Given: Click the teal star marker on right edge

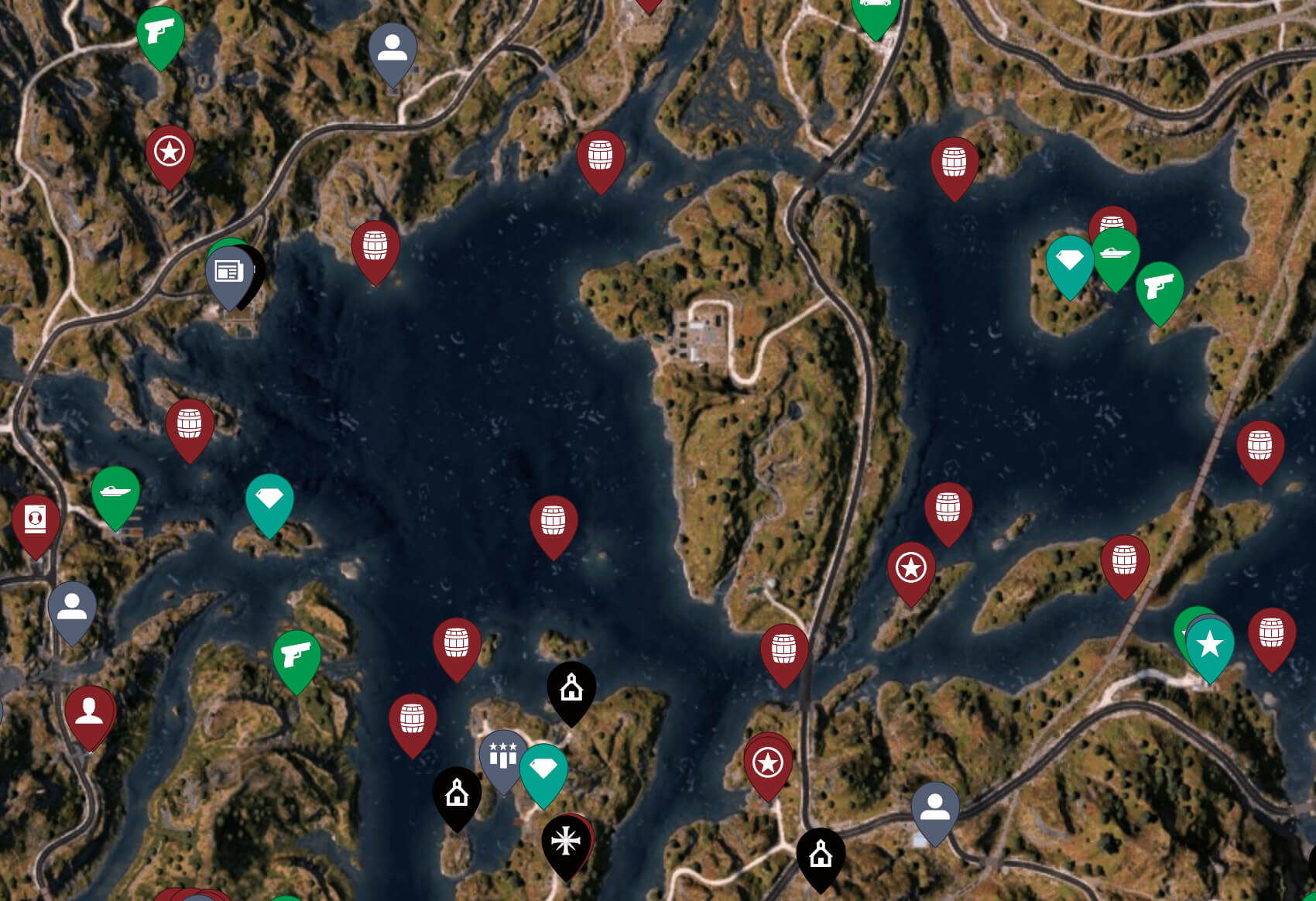Looking at the screenshot, I should coord(1208,642).
